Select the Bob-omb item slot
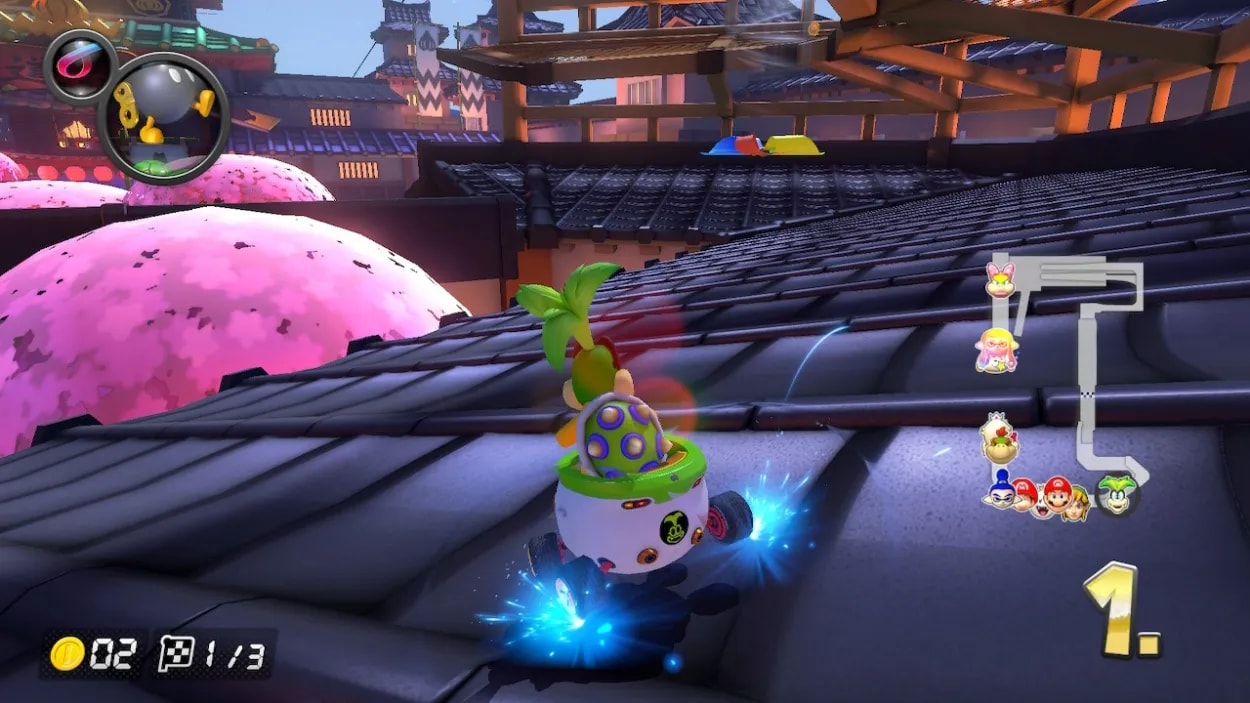1250x703 pixels. pos(163,118)
